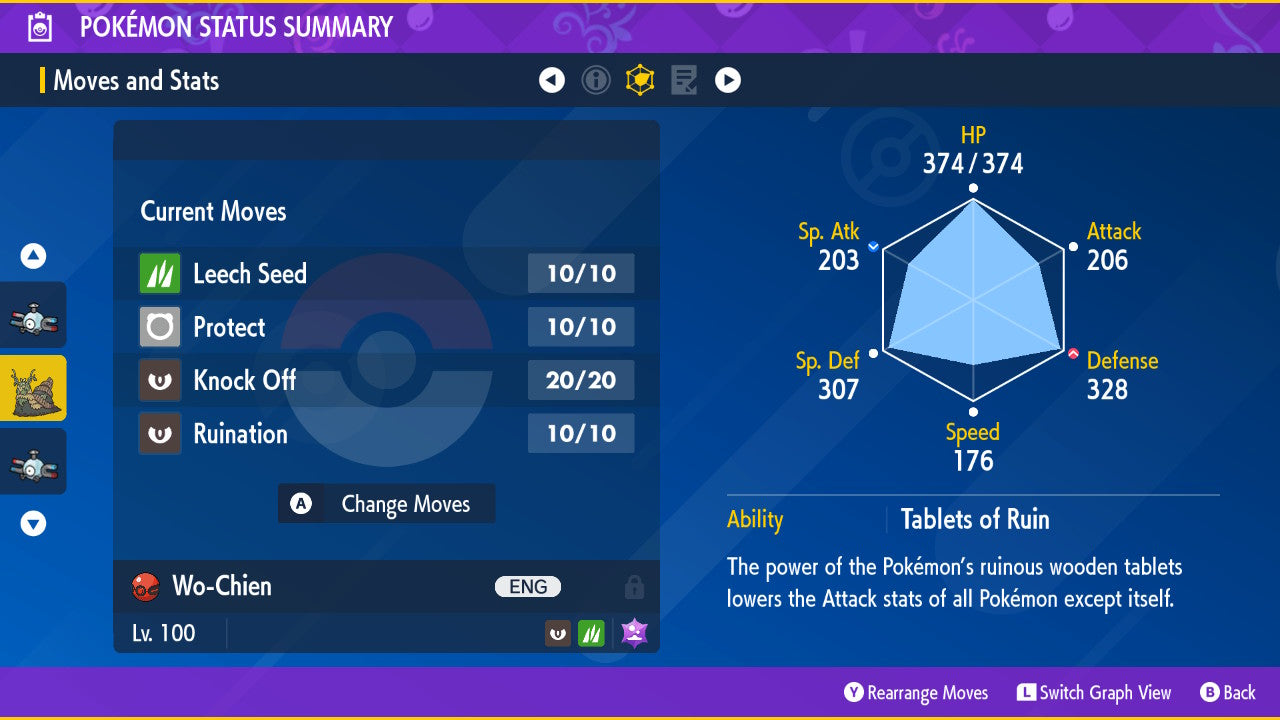The height and width of the screenshot is (720, 1280).
Task: Go to the next summary page arrow
Action: [x=728, y=80]
